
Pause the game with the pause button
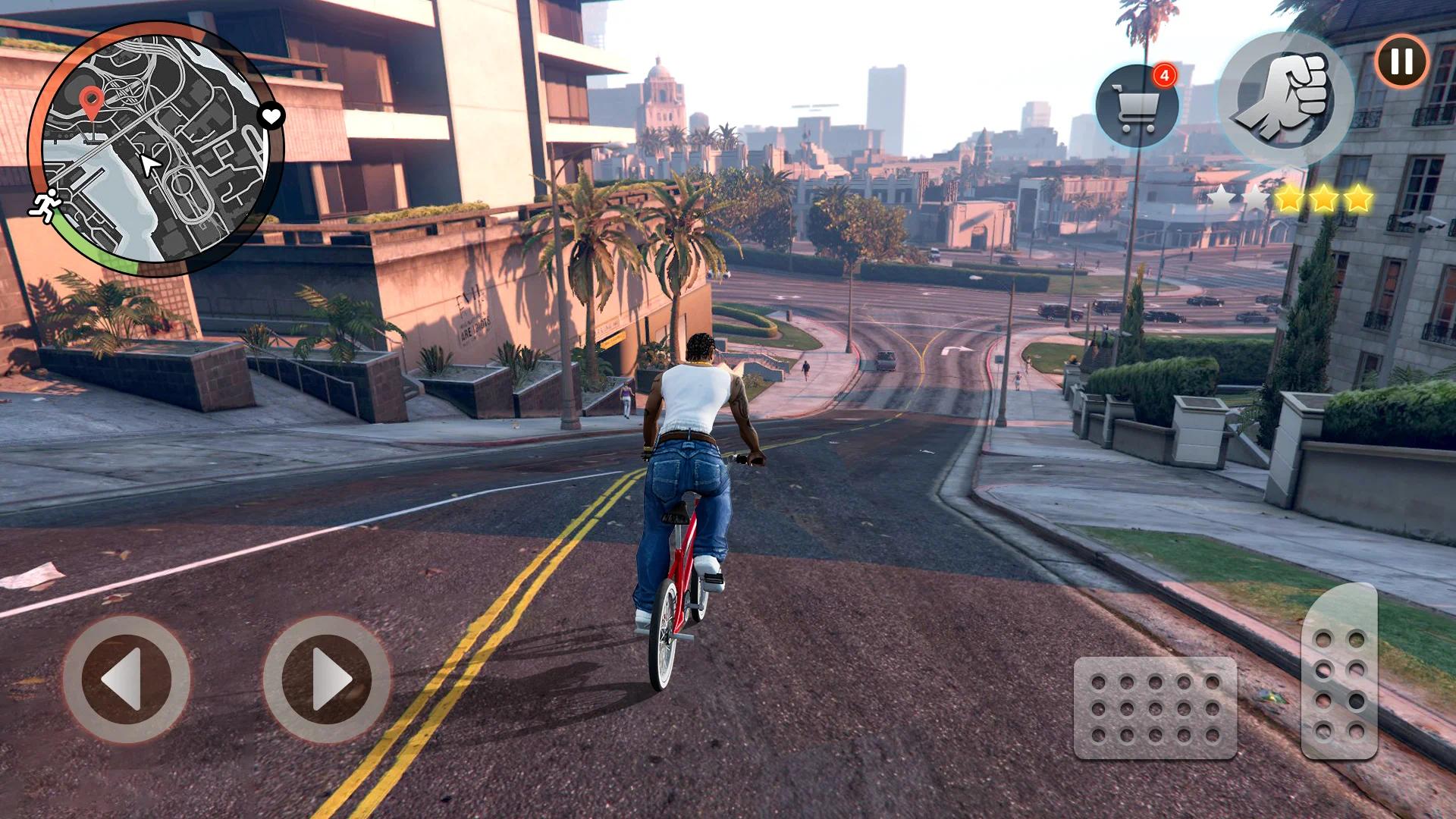[x=1401, y=61]
